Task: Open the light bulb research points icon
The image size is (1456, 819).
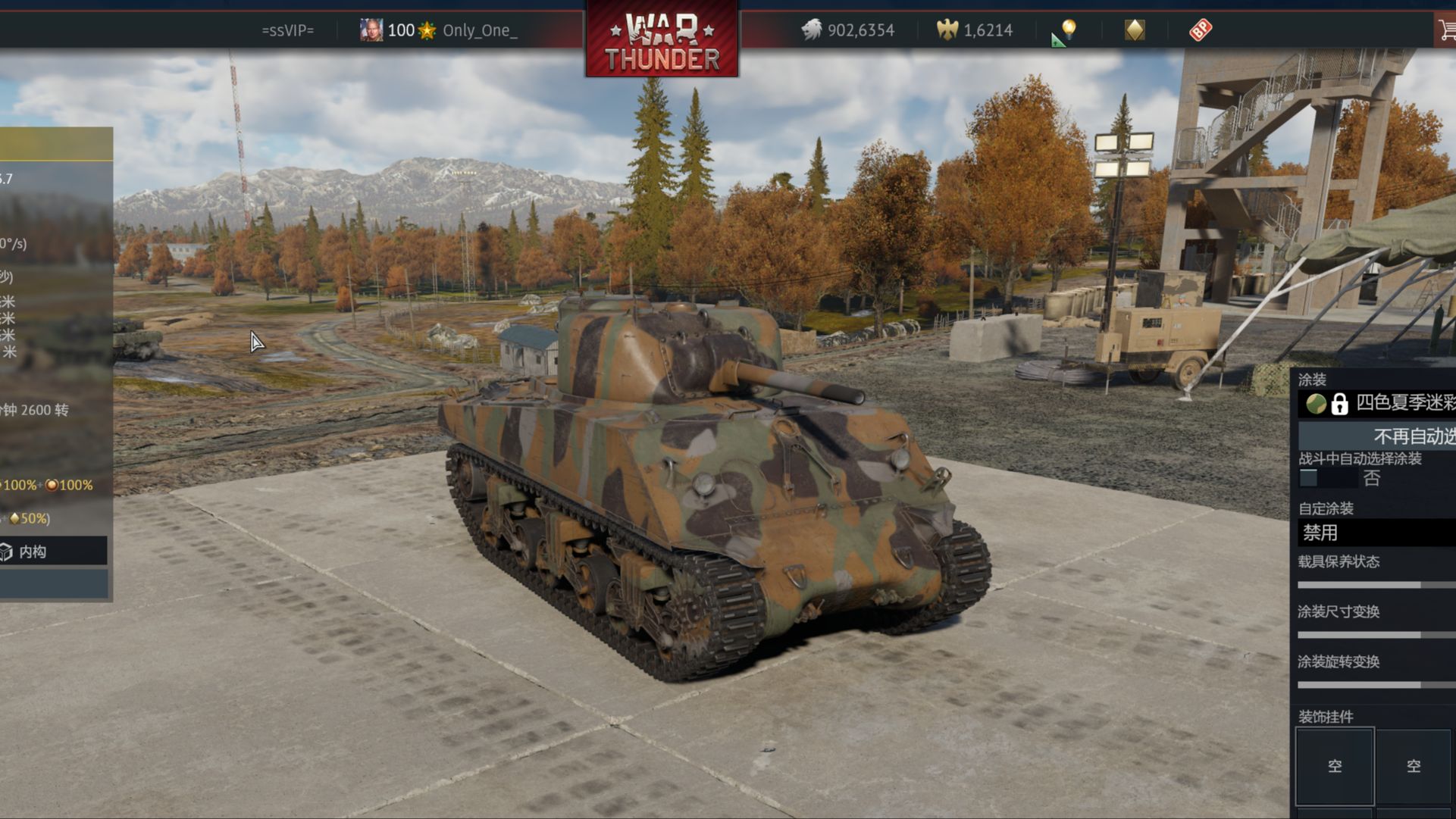Action: pyautogui.click(x=1067, y=30)
